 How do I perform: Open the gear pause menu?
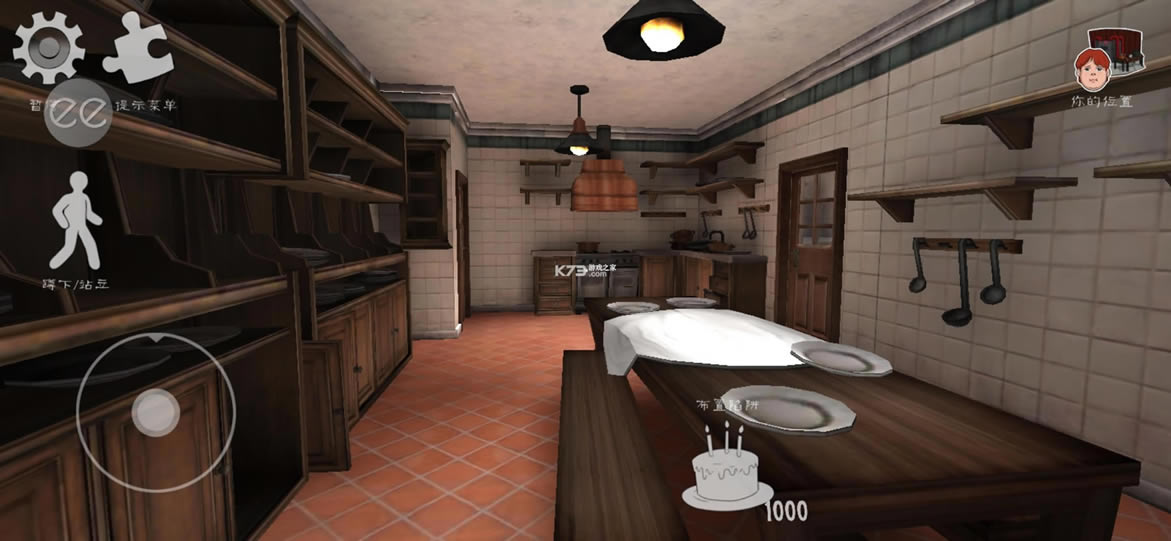[x=47, y=46]
